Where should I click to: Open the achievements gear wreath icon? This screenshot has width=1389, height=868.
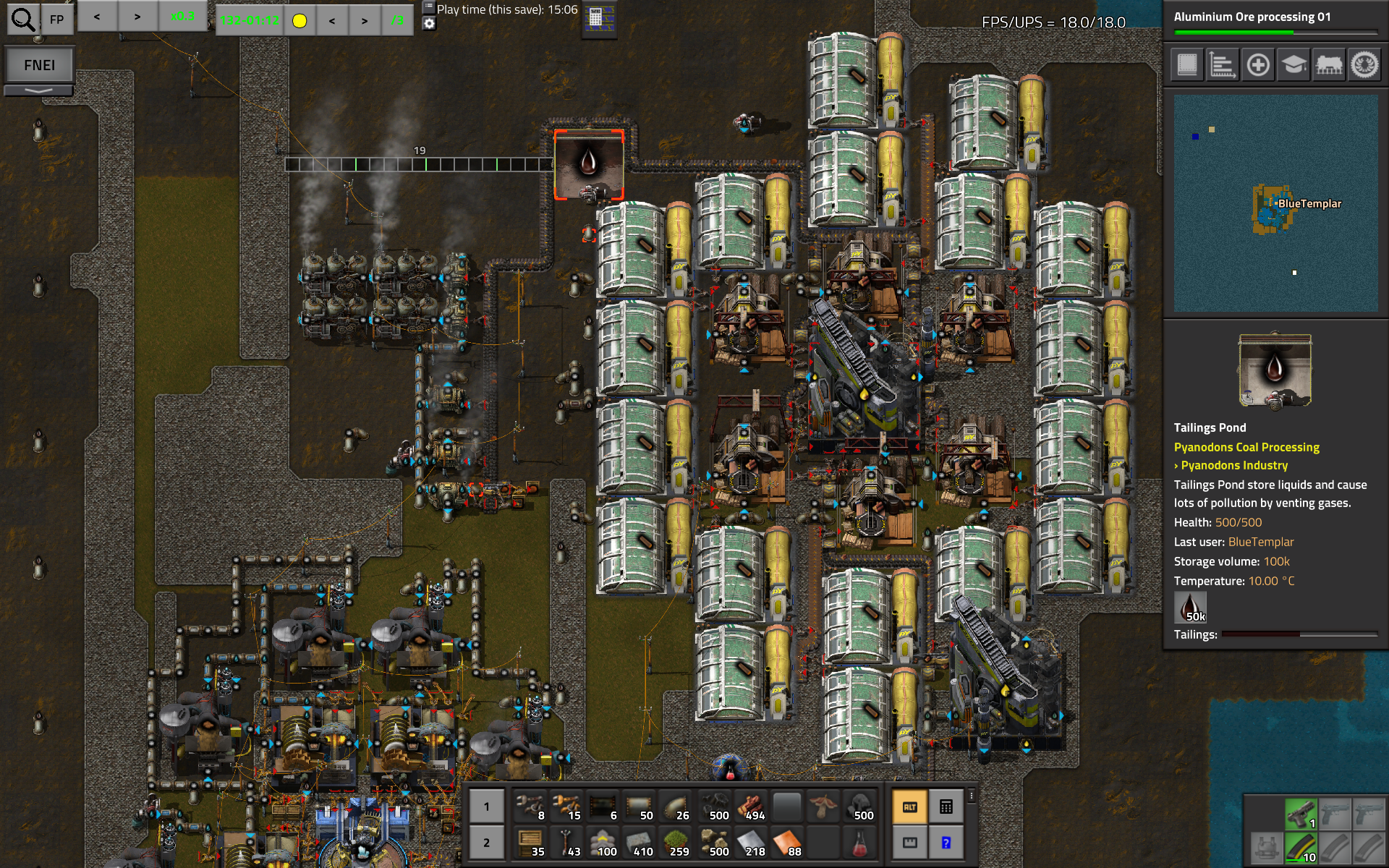1364,65
